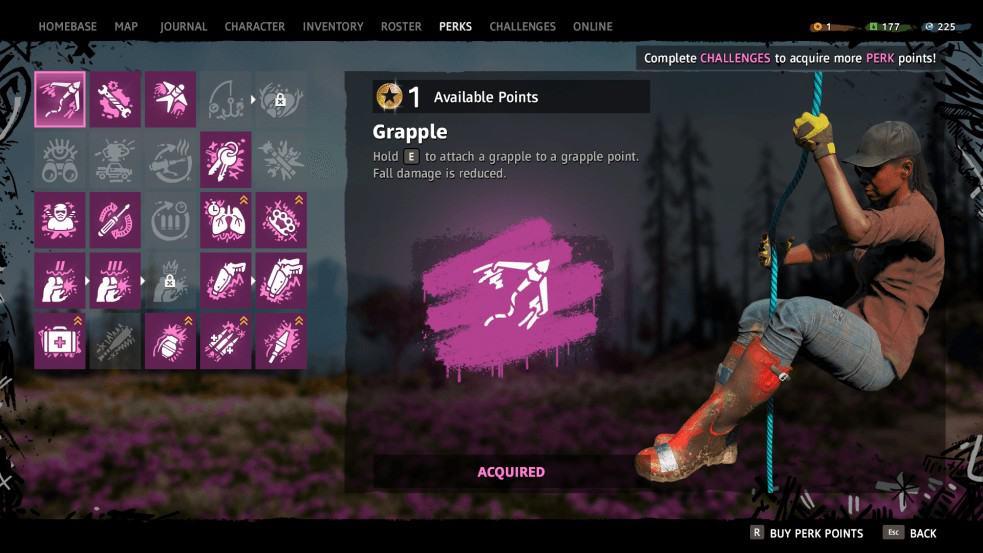Choose the medkit perk icon
The height and width of the screenshot is (553, 983).
[x=60, y=341]
